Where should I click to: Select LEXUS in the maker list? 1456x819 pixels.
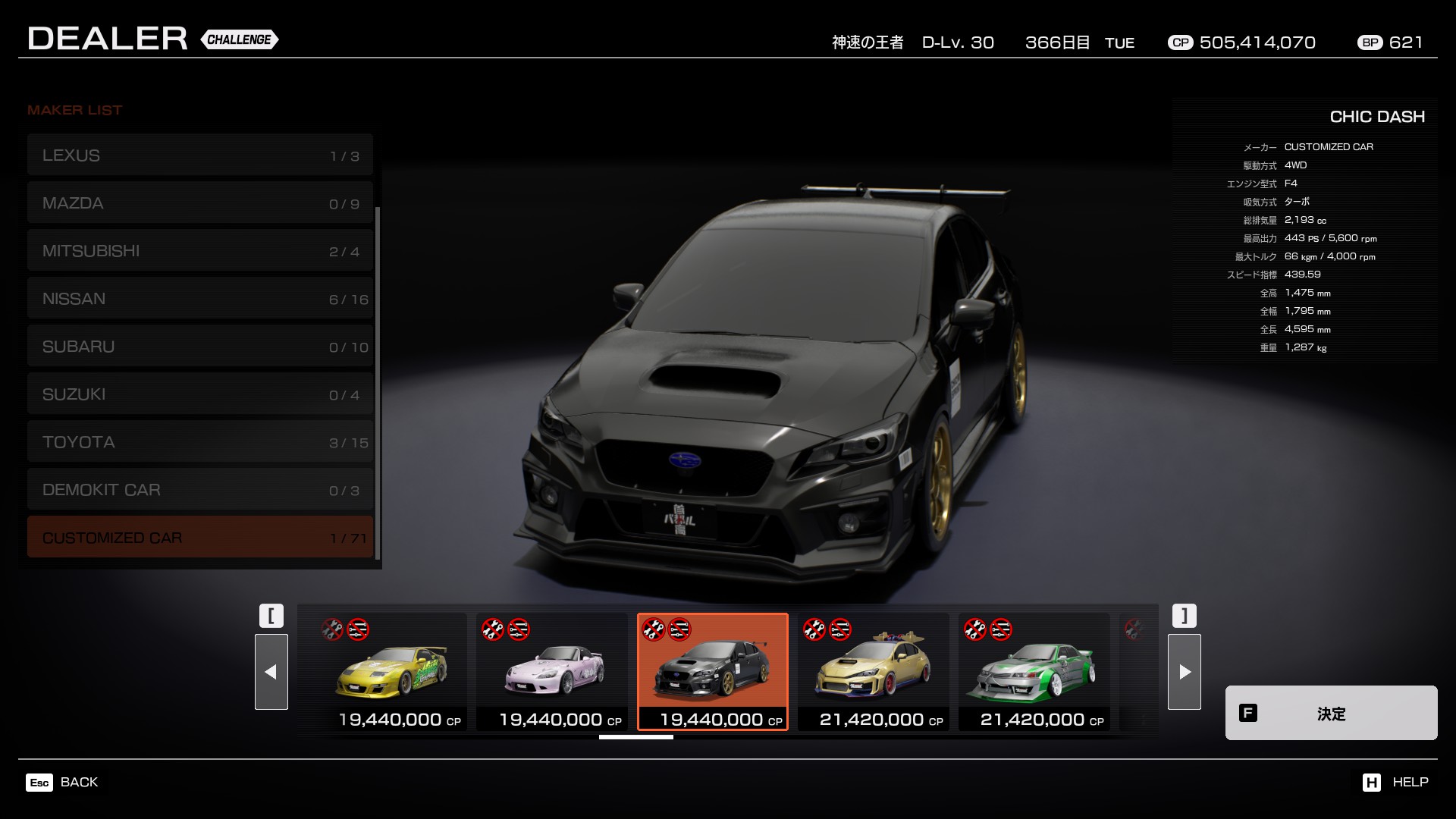coord(200,155)
